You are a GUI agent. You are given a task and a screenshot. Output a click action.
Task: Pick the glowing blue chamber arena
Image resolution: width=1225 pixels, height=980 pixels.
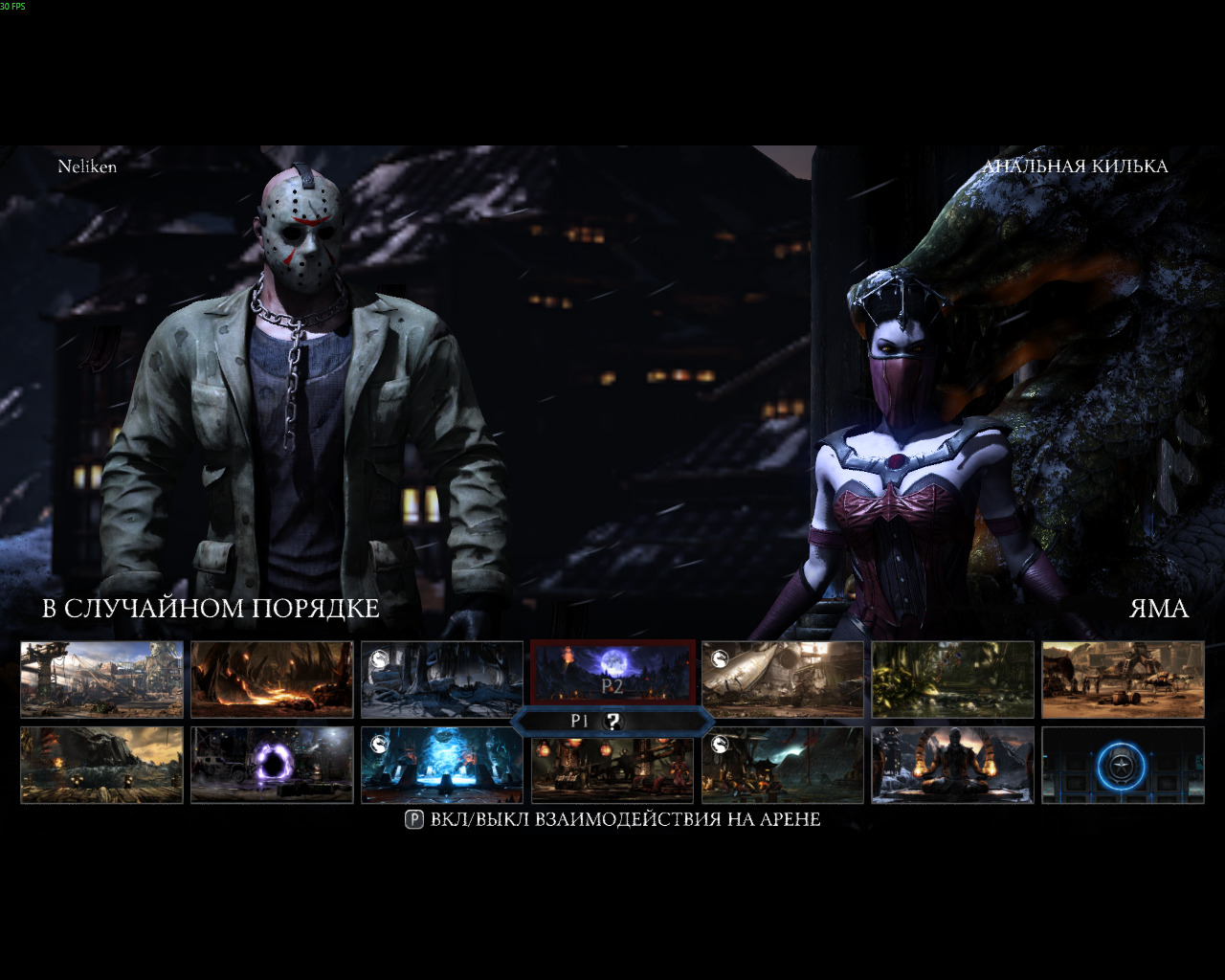[x=442, y=765]
